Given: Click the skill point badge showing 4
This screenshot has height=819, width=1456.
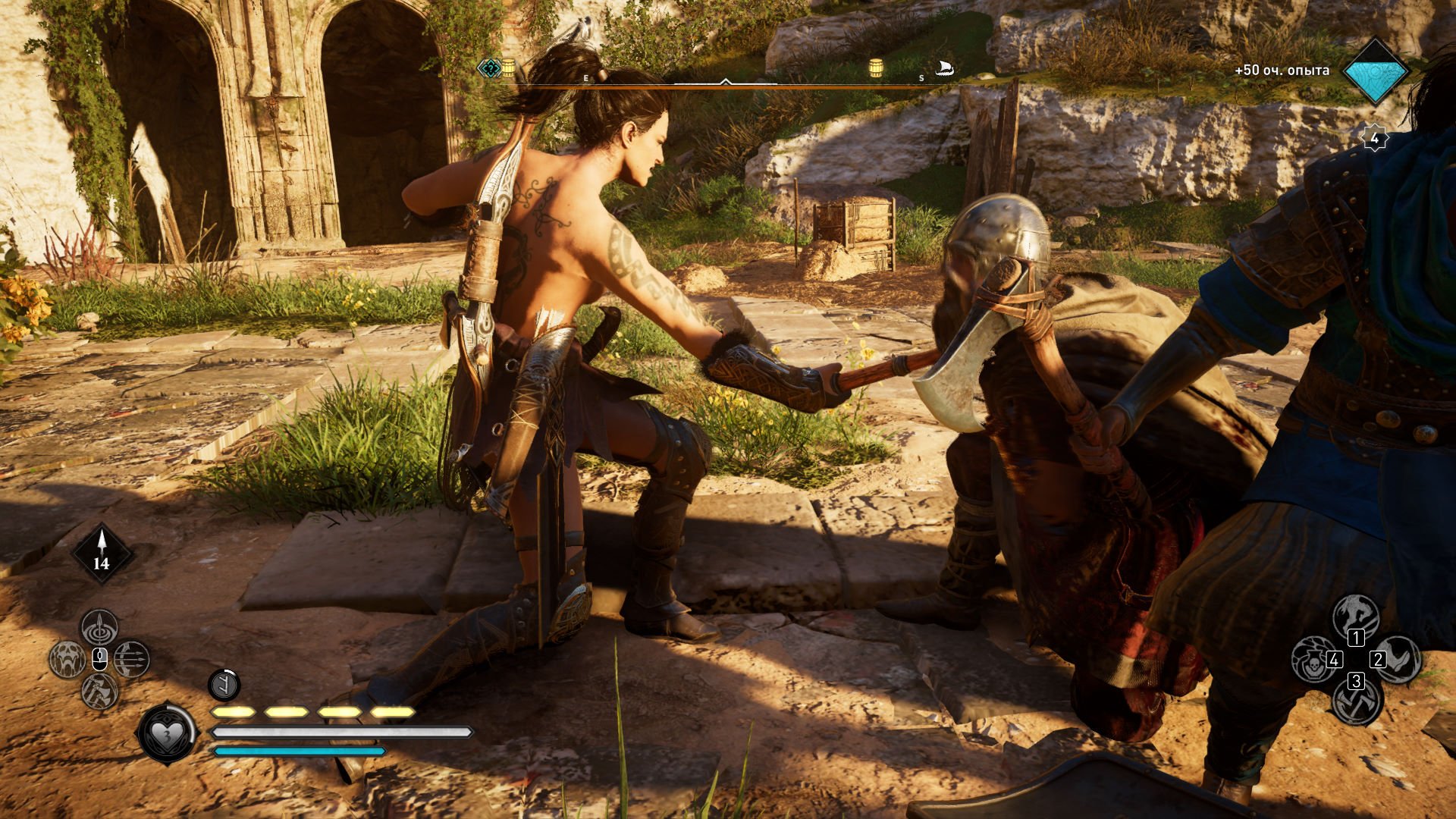Looking at the screenshot, I should pos(1375,139).
